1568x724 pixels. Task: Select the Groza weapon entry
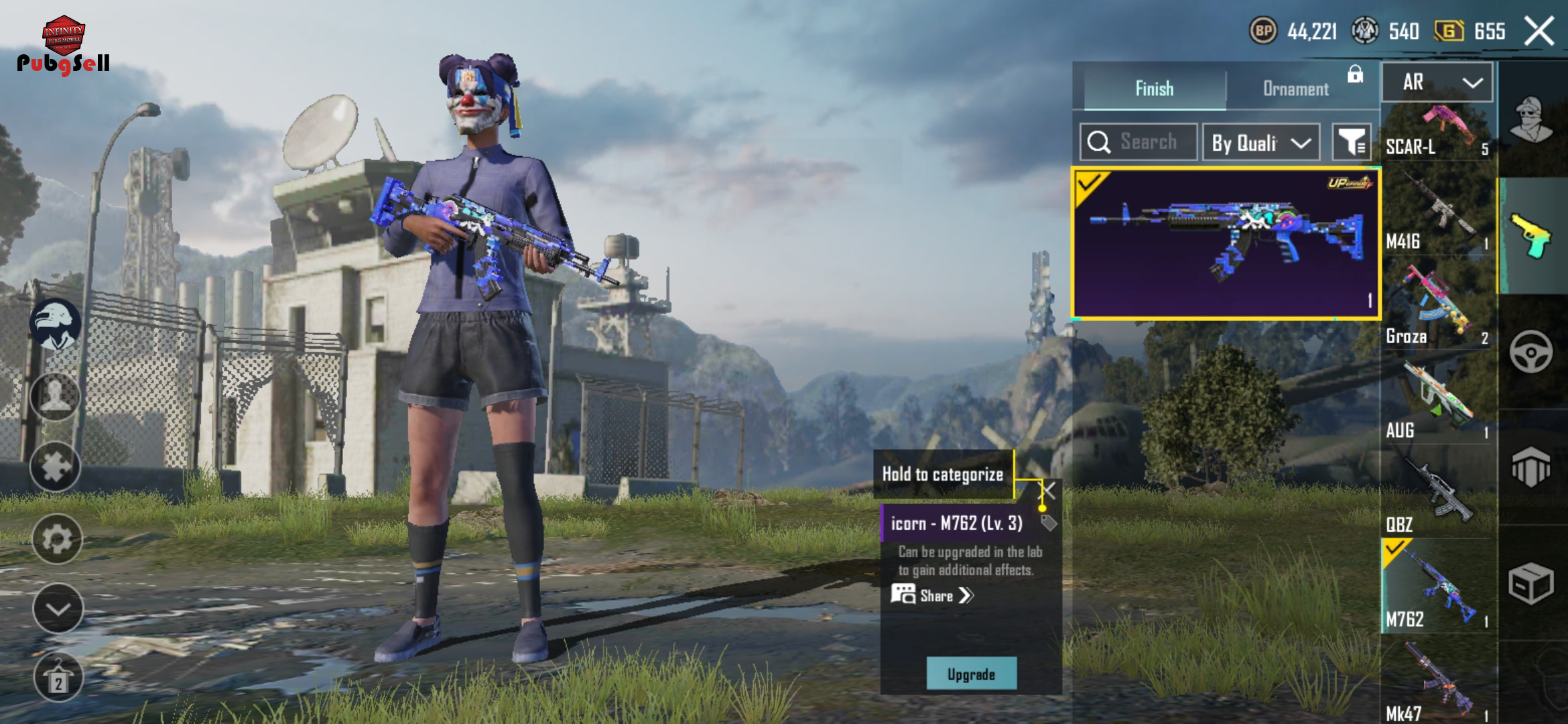1438,308
